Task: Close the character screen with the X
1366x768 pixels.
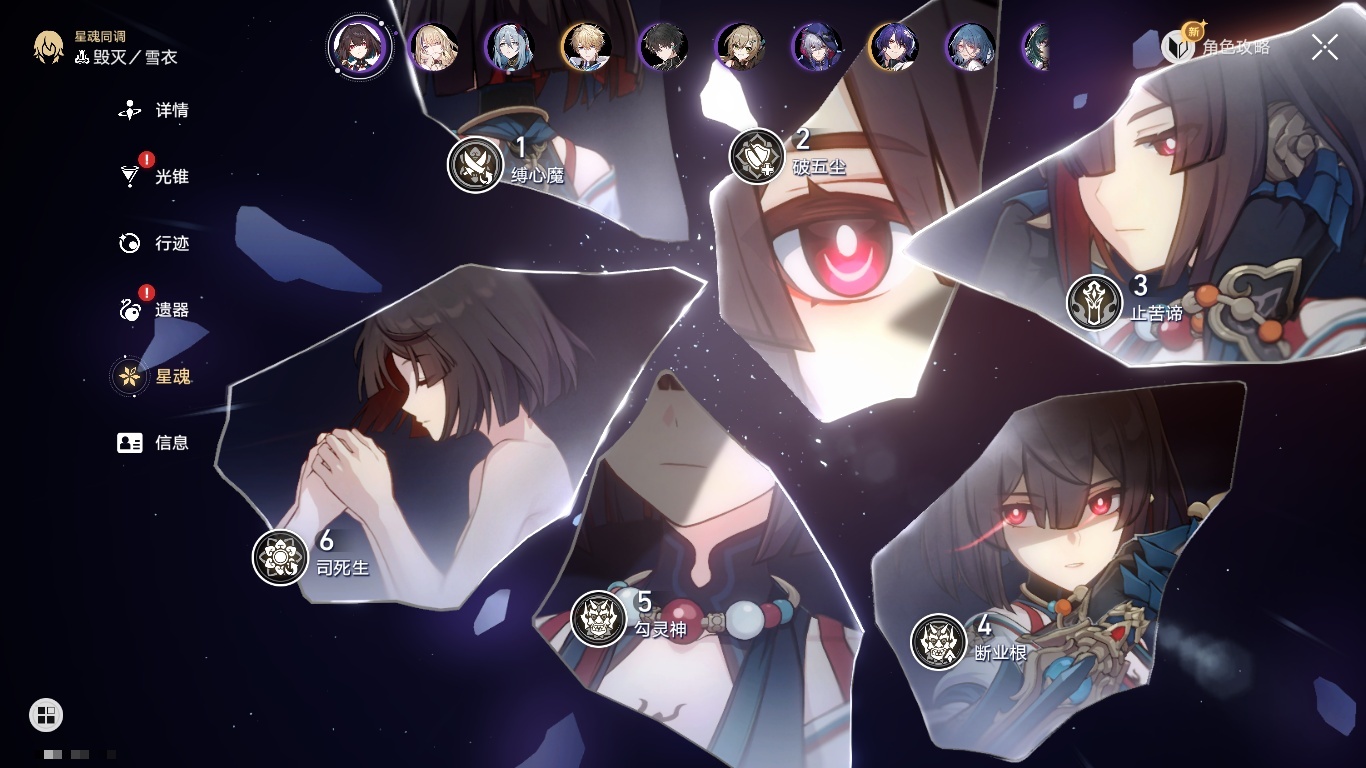Action: click(1324, 47)
